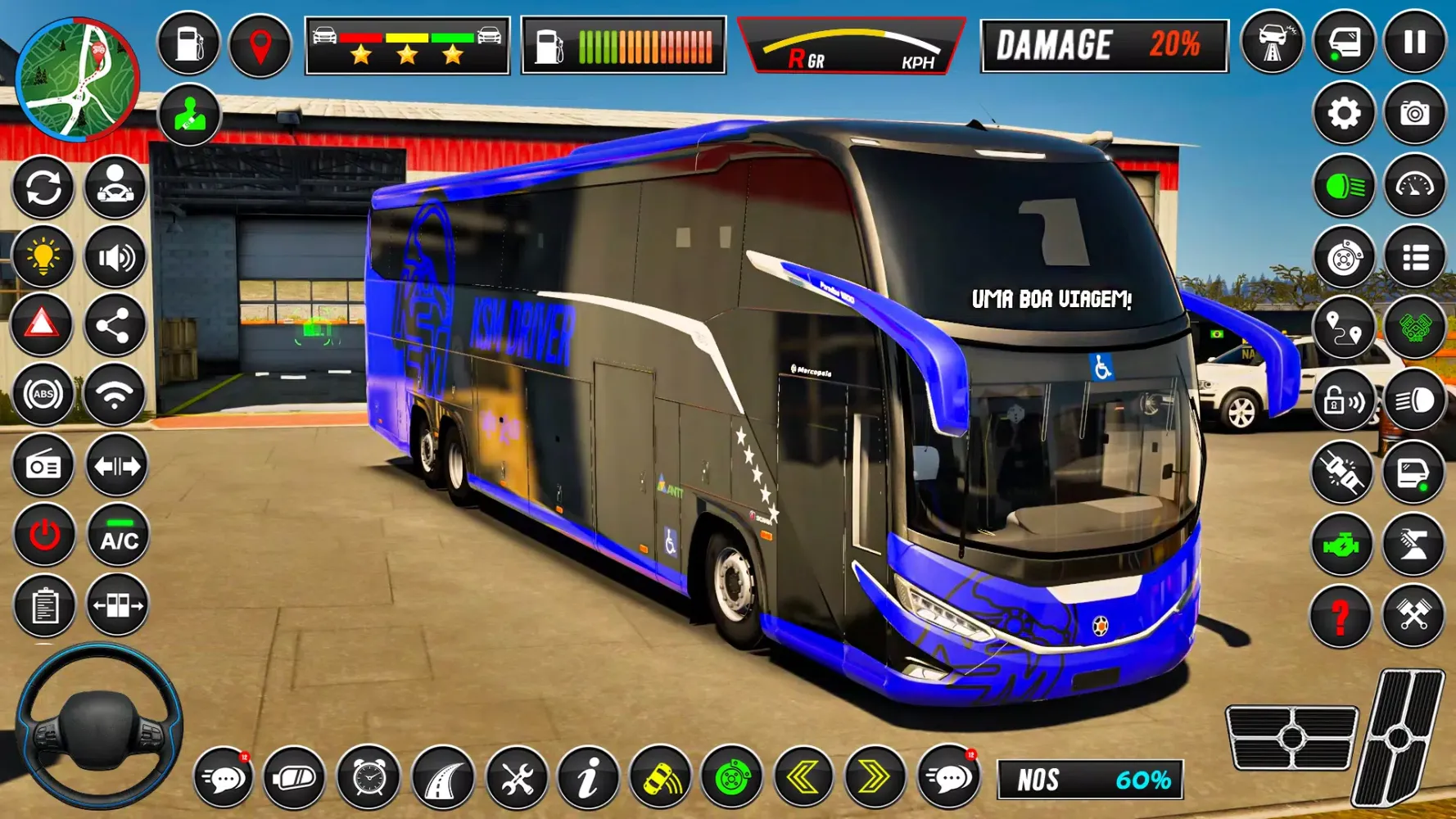Pause the game with the pause button

pyautogui.click(x=1414, y=43)
